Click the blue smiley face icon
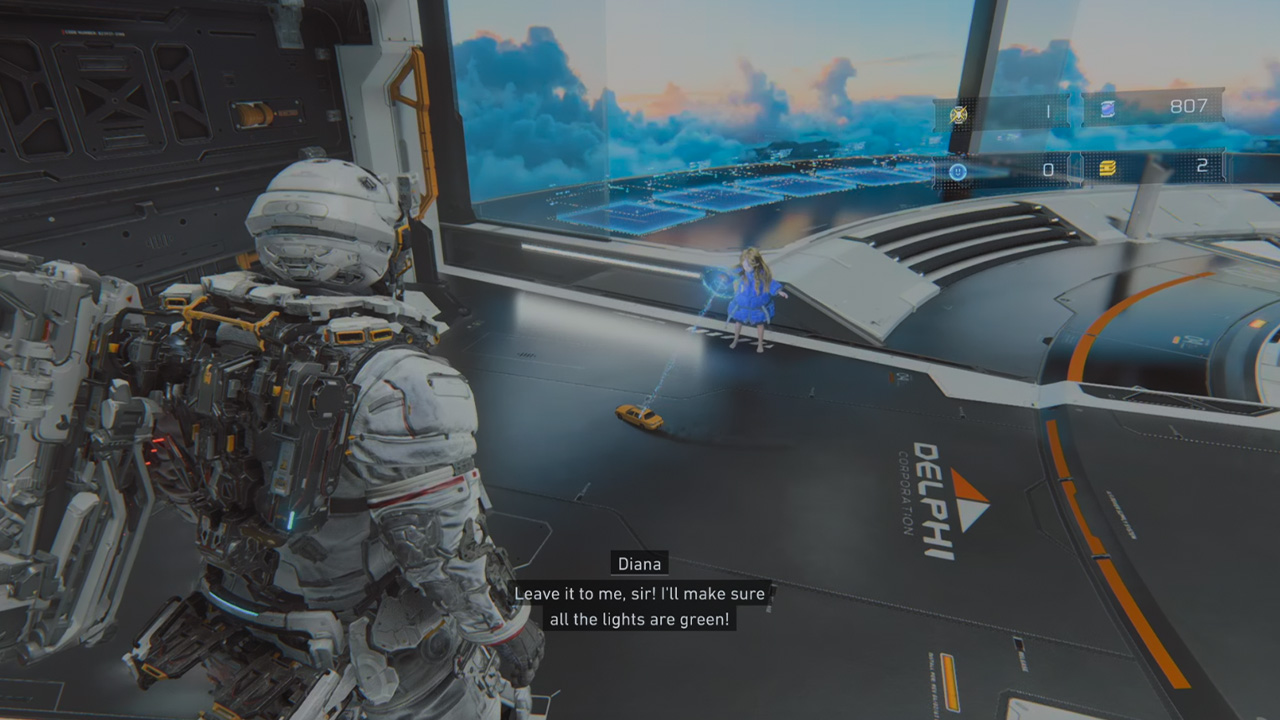The width and height of the screenshot is (1280, 720). coord(958,172)
